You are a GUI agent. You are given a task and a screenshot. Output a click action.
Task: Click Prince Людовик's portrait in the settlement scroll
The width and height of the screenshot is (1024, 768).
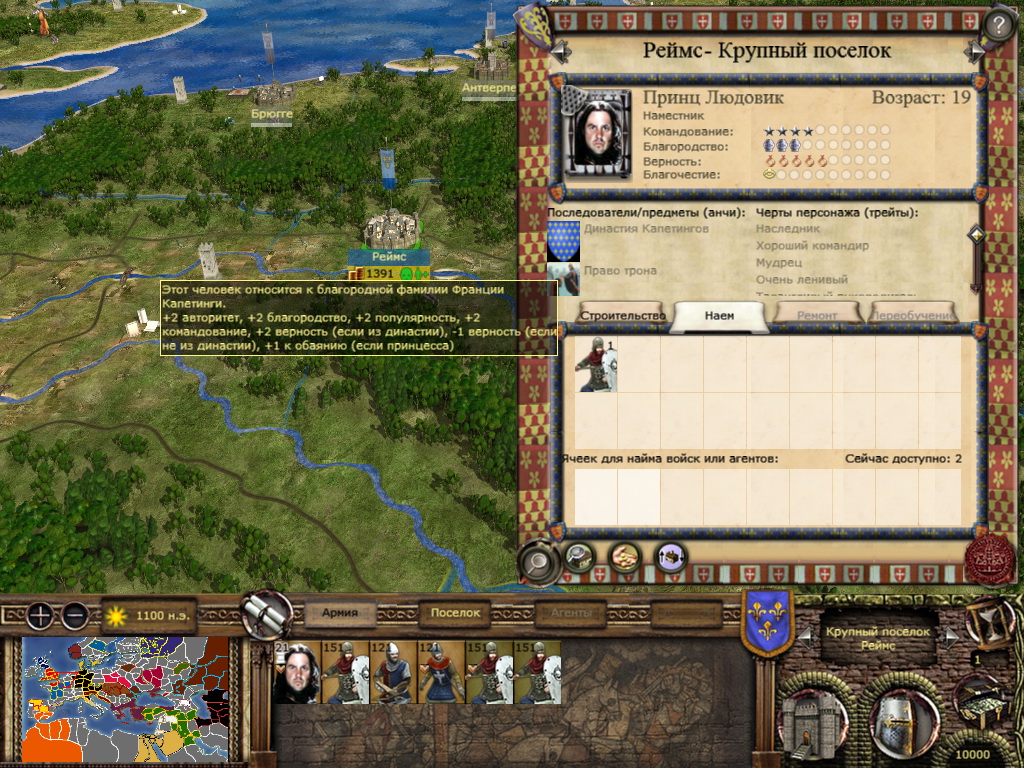(x=599, y=132)
